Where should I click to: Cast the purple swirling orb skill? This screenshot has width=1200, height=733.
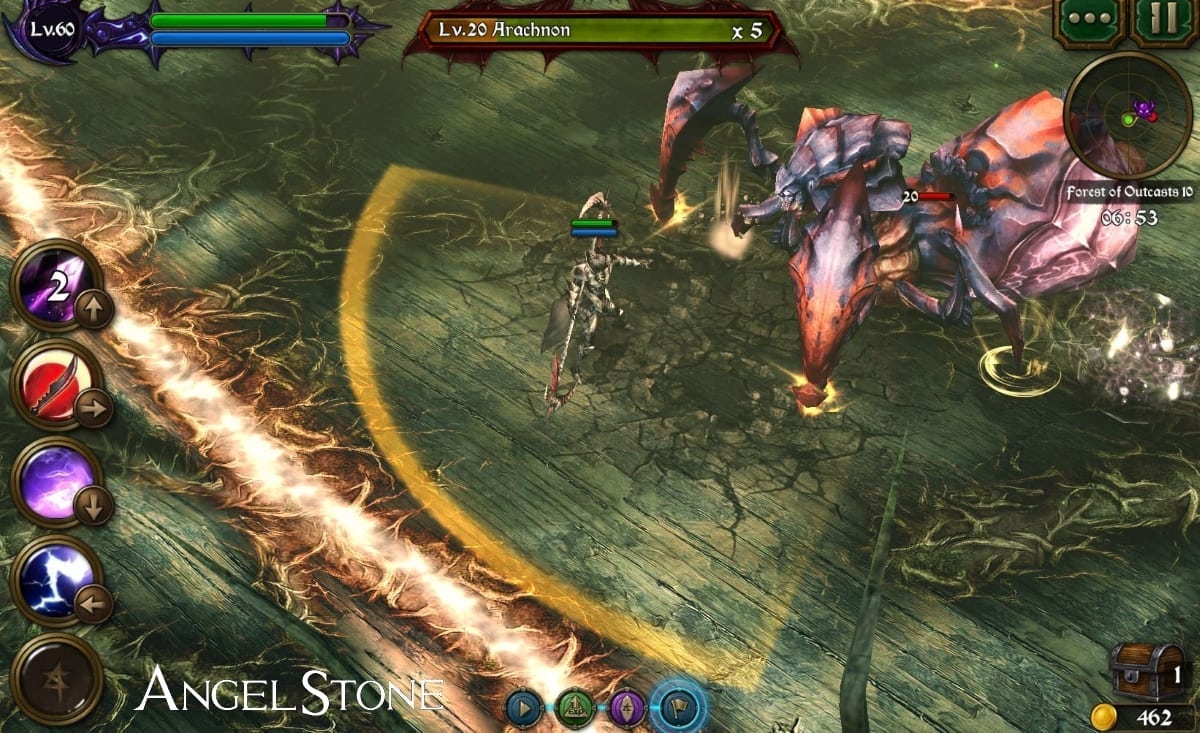pyautogui.click(x=56, y=482)
